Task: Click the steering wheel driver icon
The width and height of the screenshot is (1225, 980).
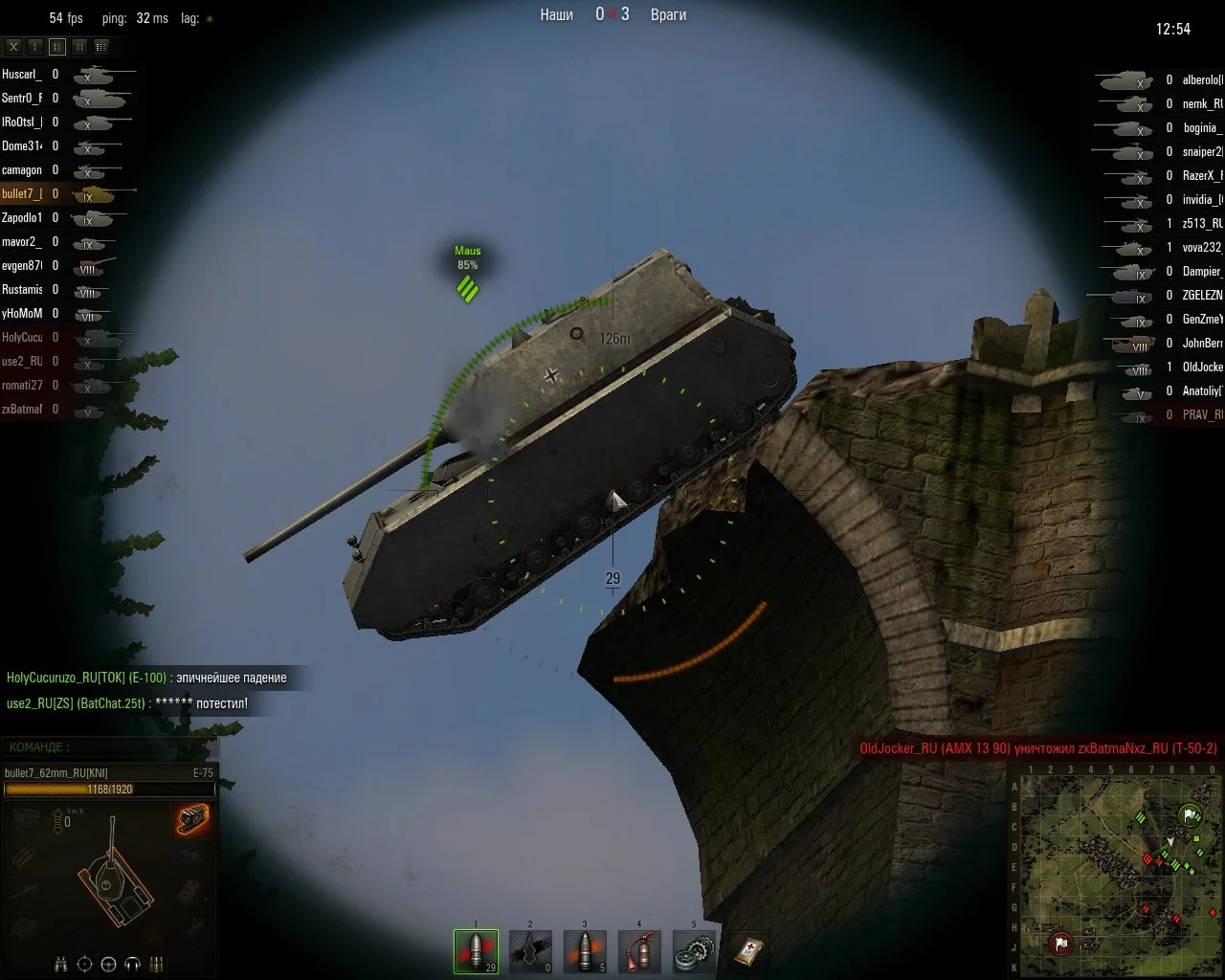Action: (x=108, y=963)
